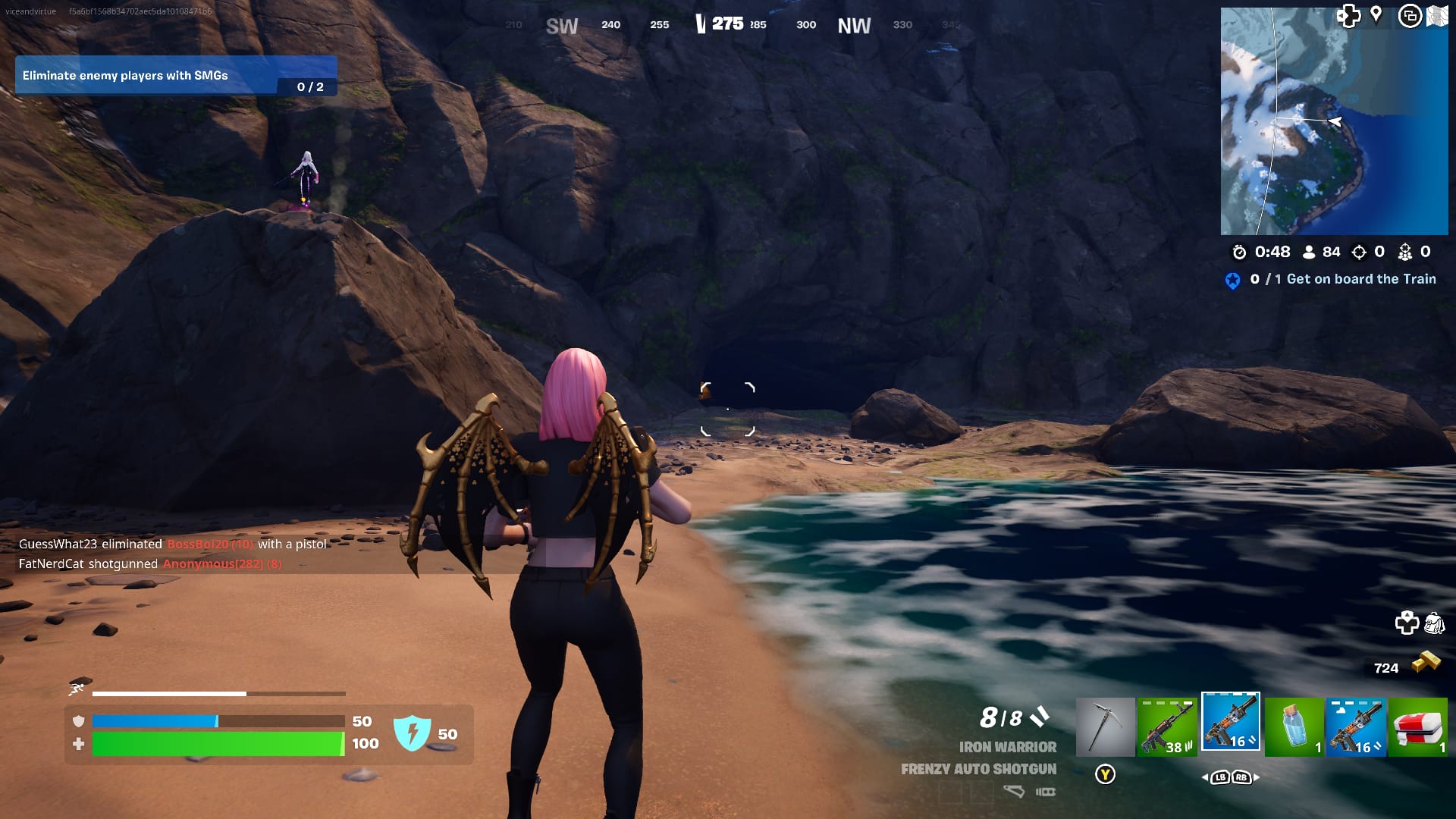Screen dimensions: 1456x819
Task: Click the eliminations crosshair icon
Action: [1357, 253]
